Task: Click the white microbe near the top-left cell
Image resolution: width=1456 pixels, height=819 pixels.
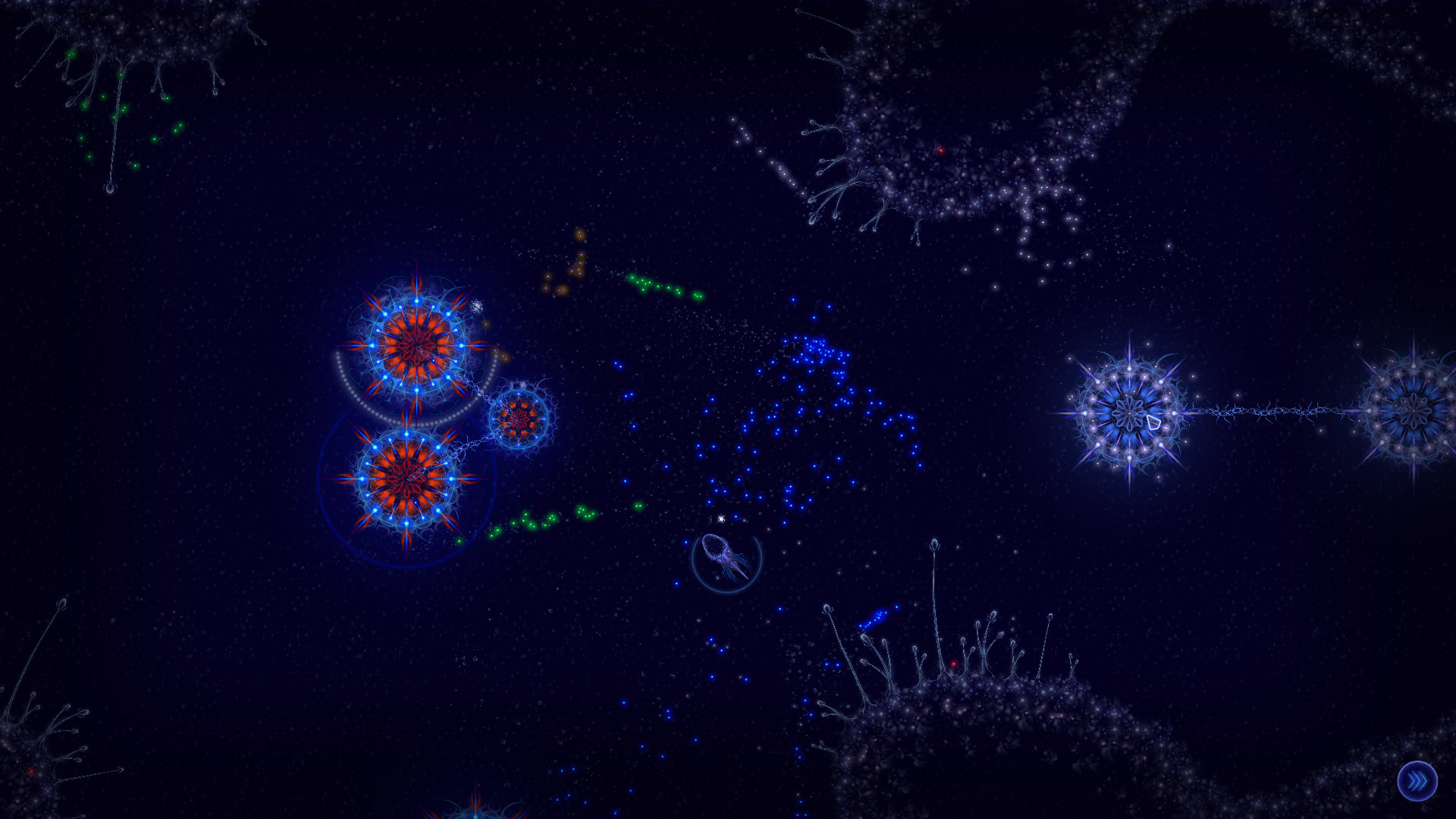Action: 476,304
